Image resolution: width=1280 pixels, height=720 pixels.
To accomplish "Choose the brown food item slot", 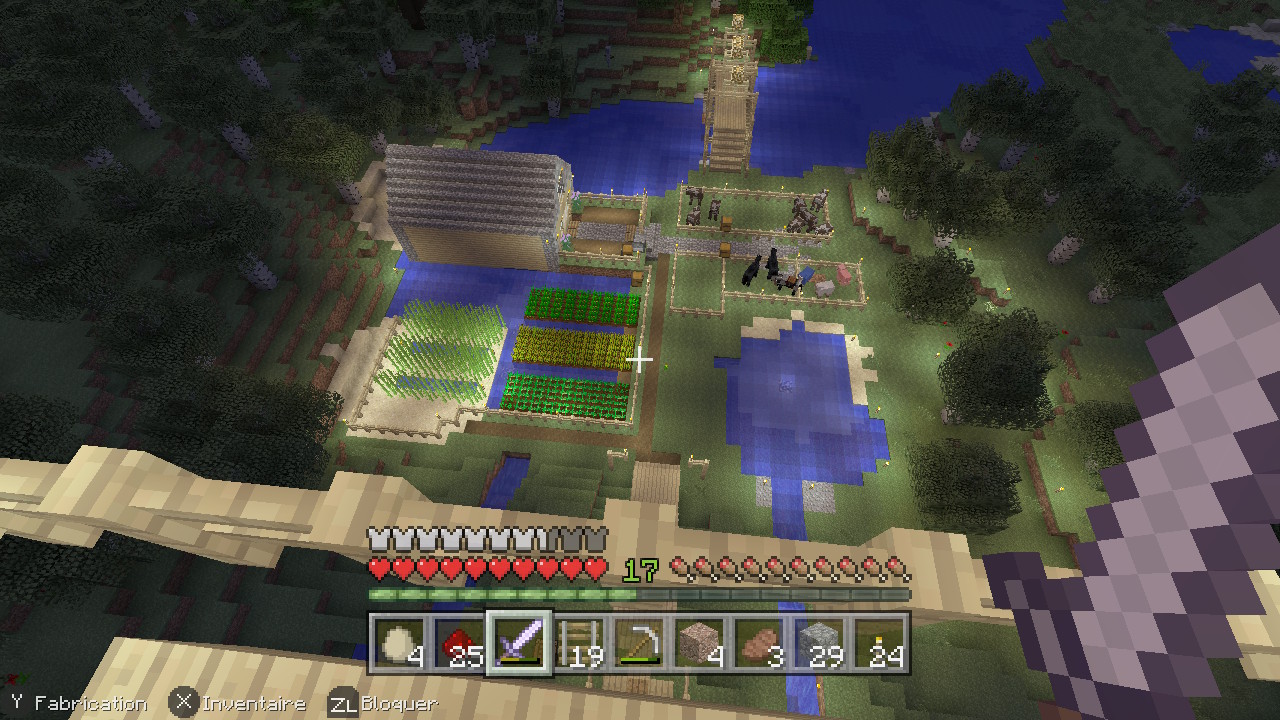I will (759, 643).
